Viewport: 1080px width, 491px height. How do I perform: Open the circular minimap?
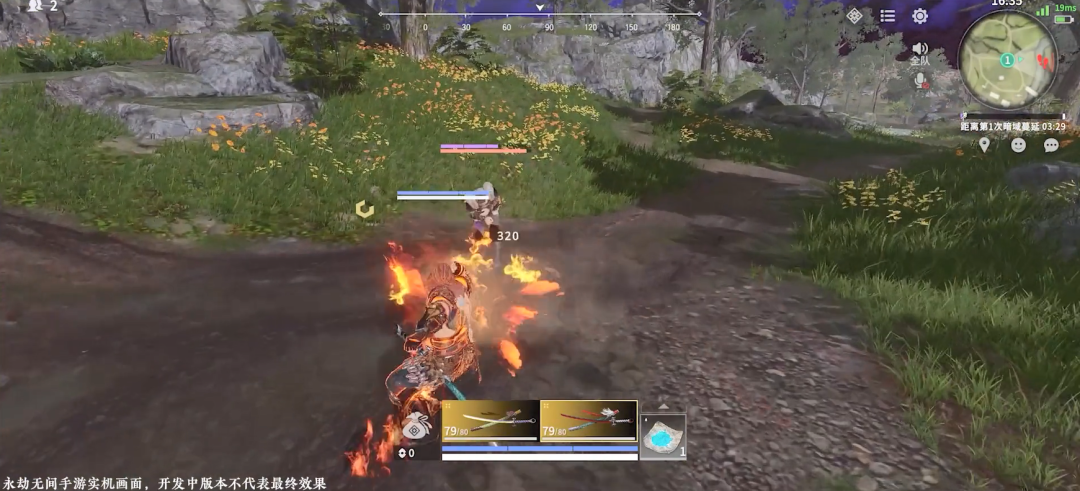pyautogui.click(x=1007, y=60)
